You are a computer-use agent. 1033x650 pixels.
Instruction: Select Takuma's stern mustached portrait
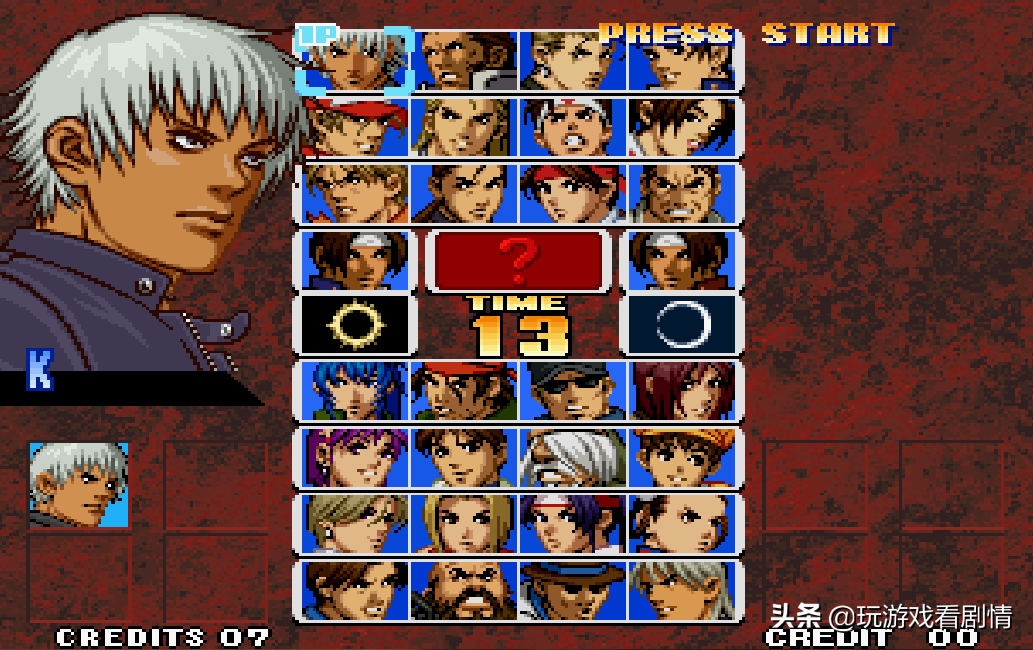pyautogui.click(x=681, y=193)
